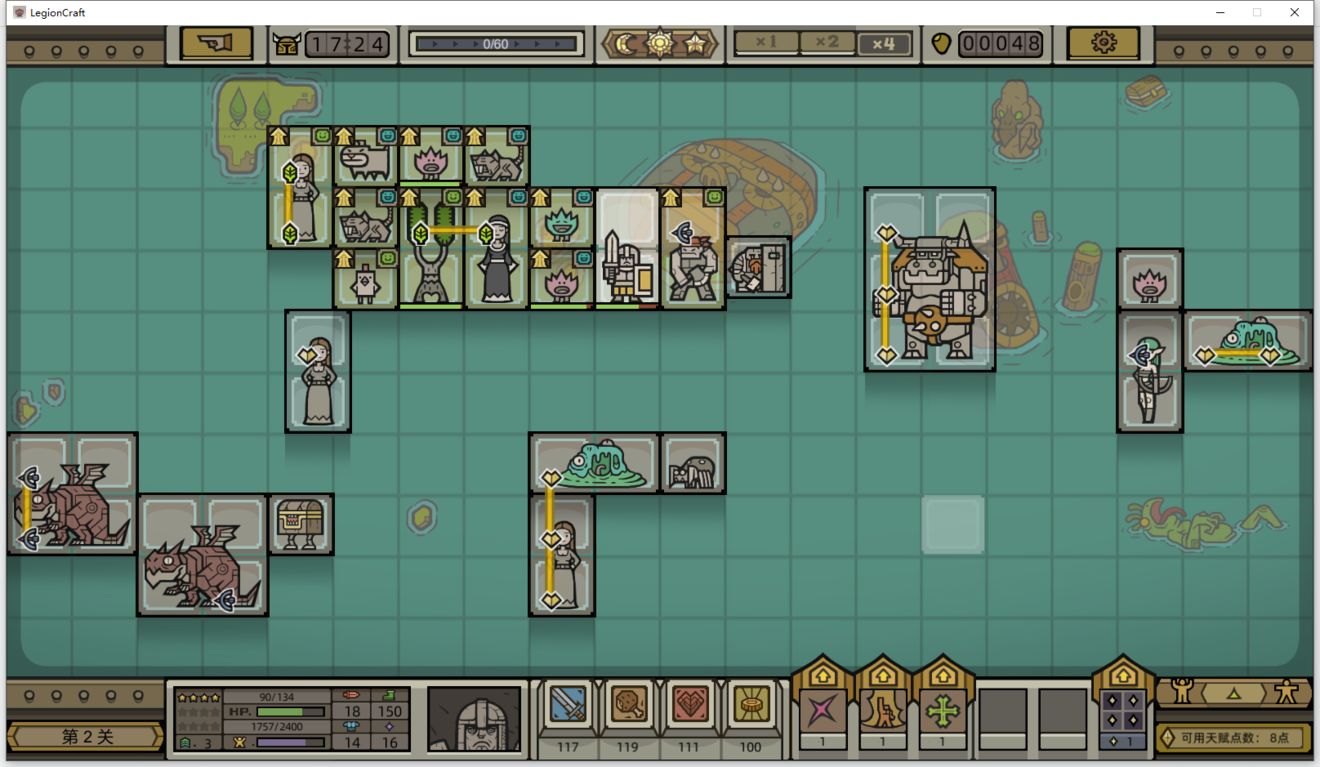Viewport: 1320px width, 767px height.
Task: Activate the tree stump skill
Action: (882, 712)
